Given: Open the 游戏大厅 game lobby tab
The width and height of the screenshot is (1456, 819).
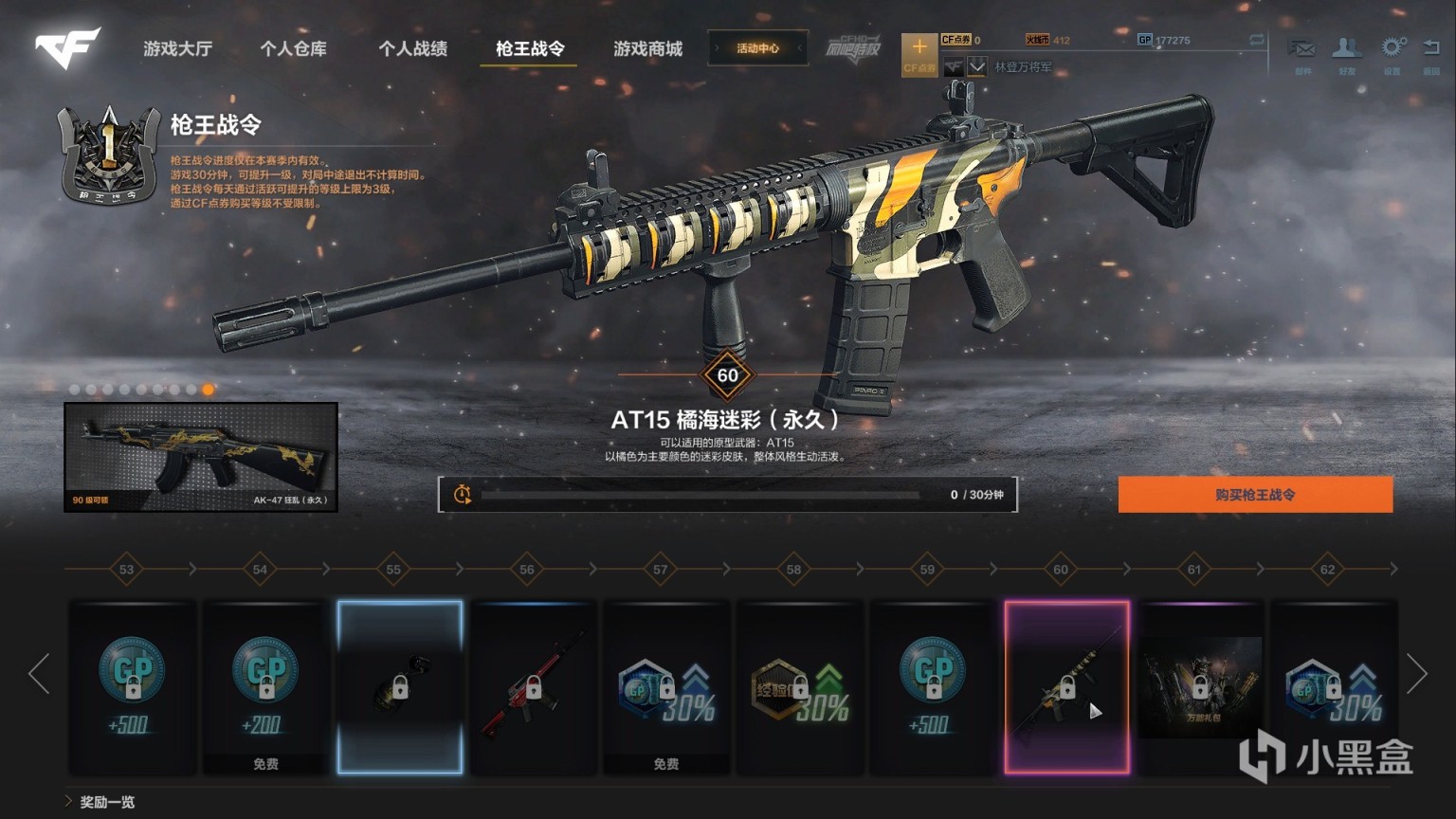Looking at the screenshot, I should [x=177, y=48].
